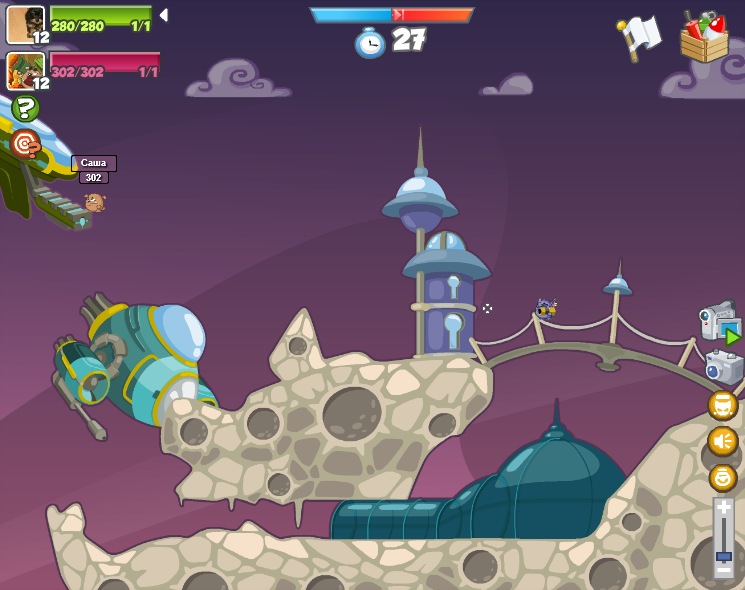This screenshot has width=745, height=590.
Task: Click the orange button below the speaker
Action: (x=722, y=477)
